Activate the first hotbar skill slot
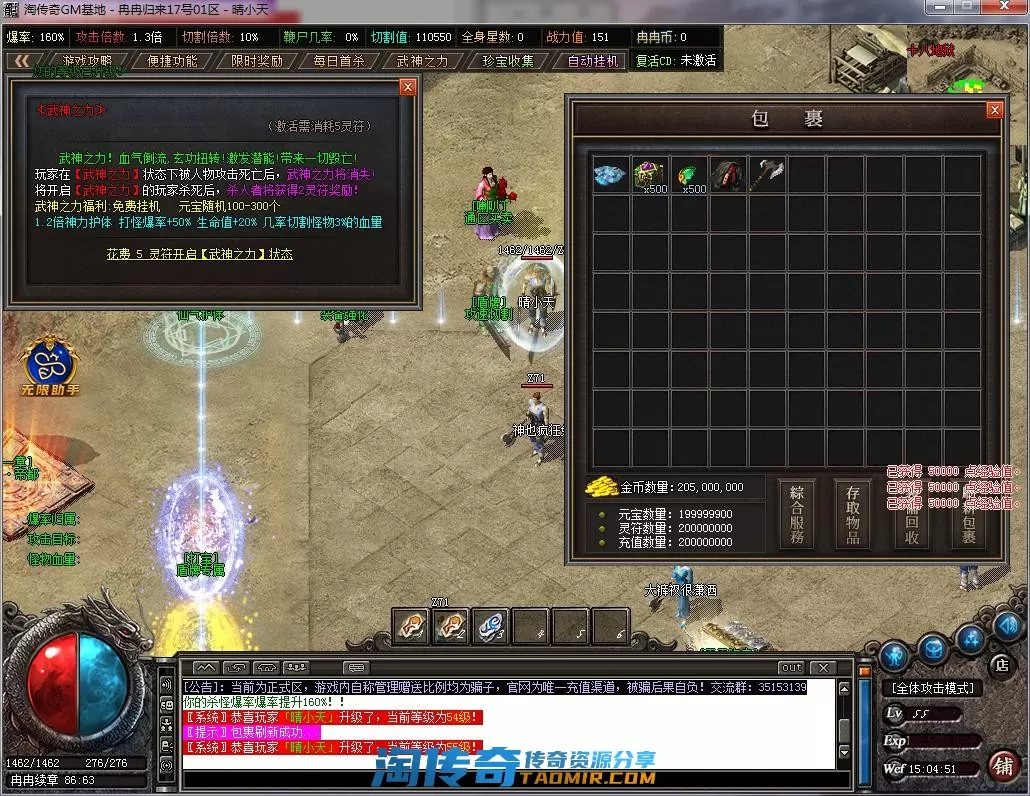 pos(411,626)
